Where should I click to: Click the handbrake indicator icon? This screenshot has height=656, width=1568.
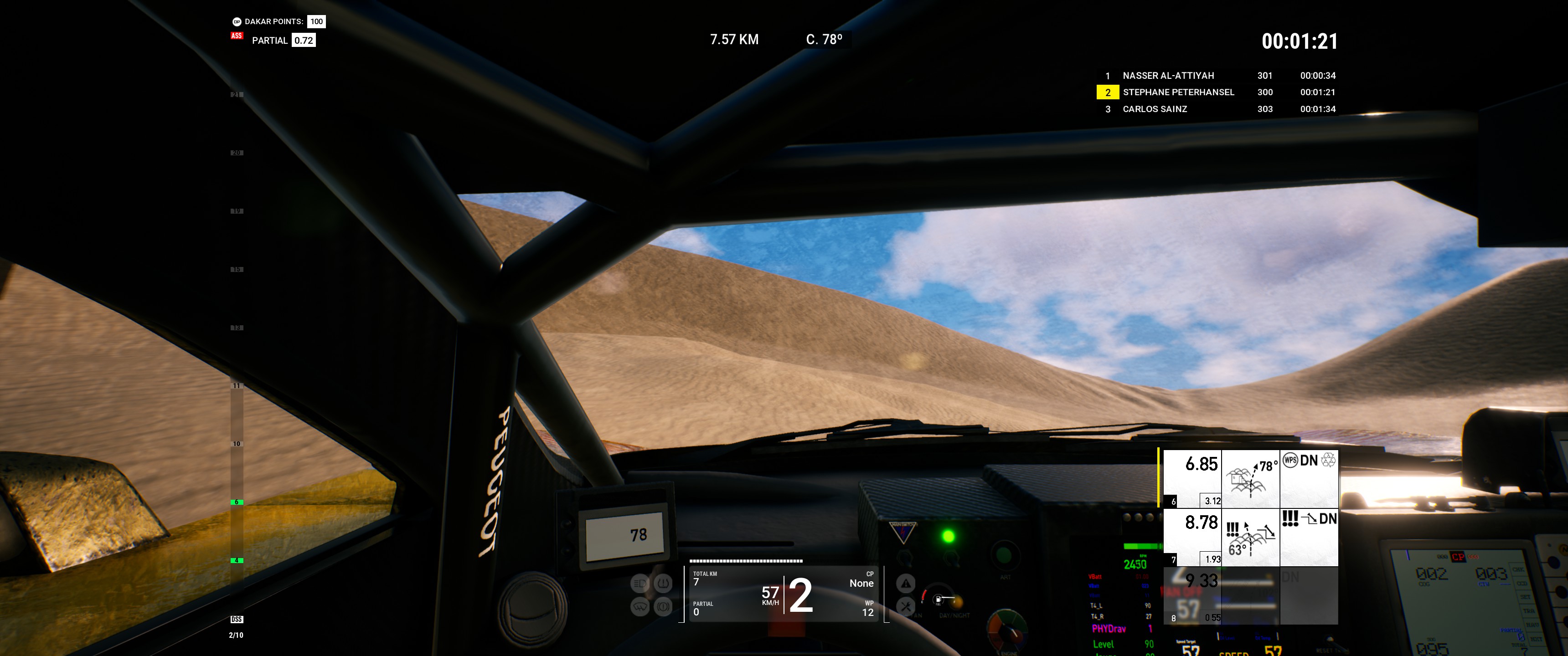coord(663,607)
